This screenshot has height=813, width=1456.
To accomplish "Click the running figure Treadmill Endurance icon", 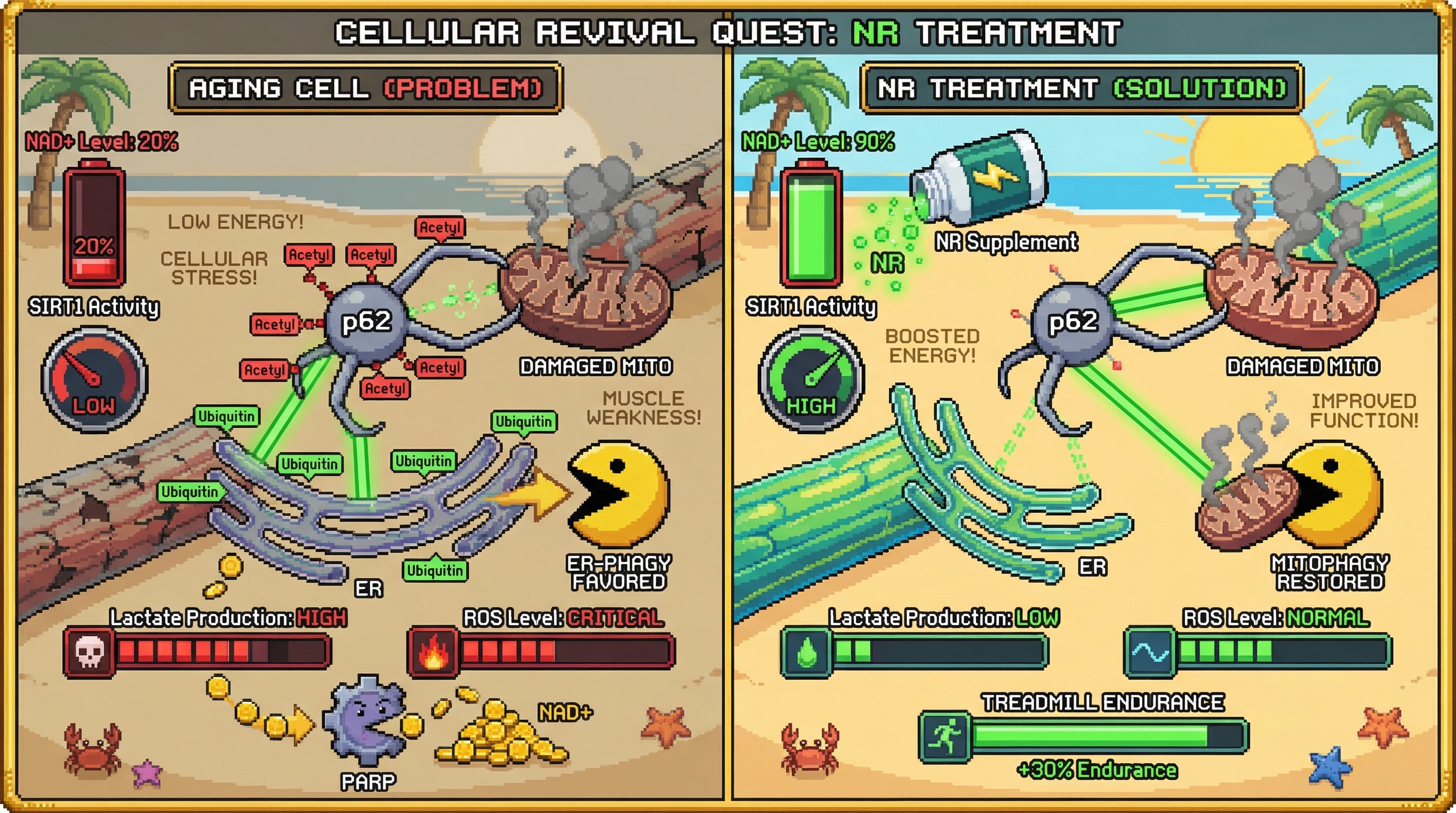I will pos(945,736).
